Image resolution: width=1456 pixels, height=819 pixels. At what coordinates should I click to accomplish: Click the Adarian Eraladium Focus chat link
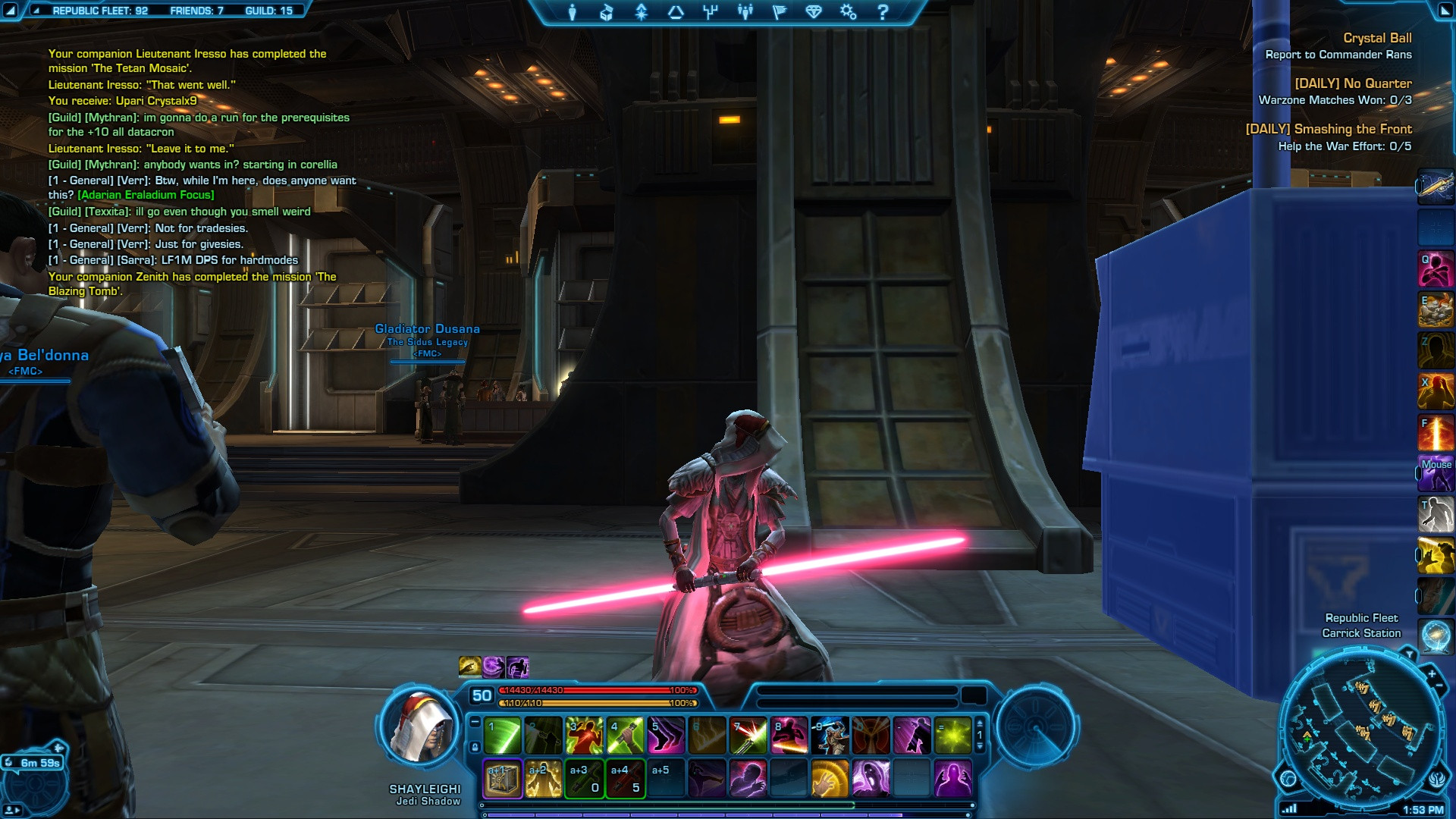coord(146,195)
